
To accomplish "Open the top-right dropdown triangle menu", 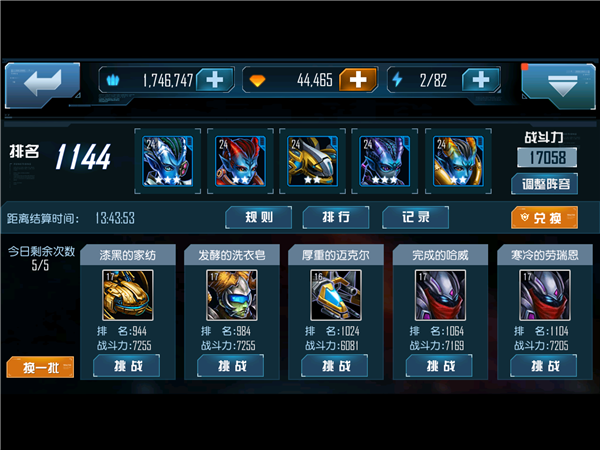I will 558,84.
